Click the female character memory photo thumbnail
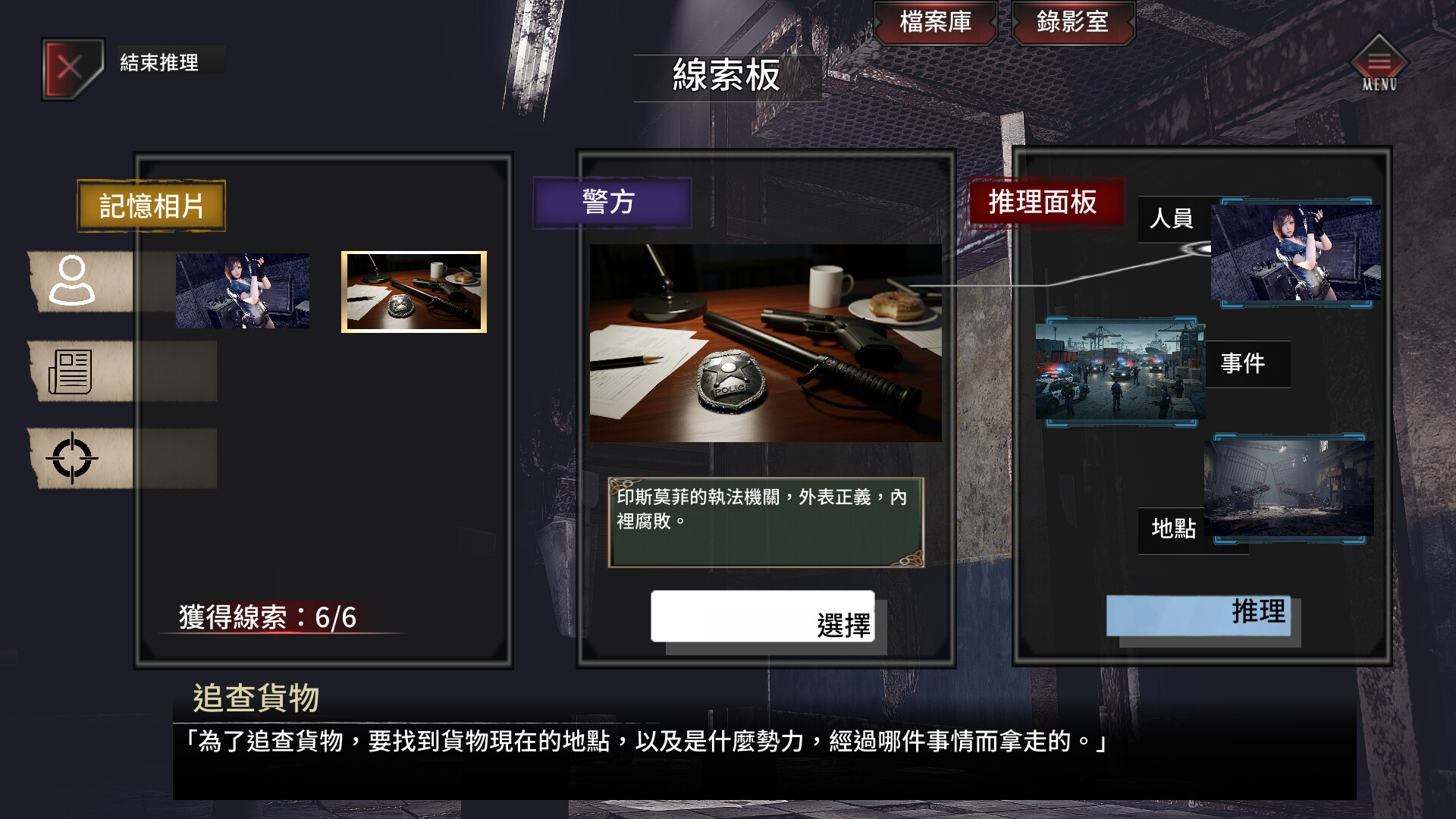The height and width of the screenshot is (819, 1456). (x=243, y=291)
